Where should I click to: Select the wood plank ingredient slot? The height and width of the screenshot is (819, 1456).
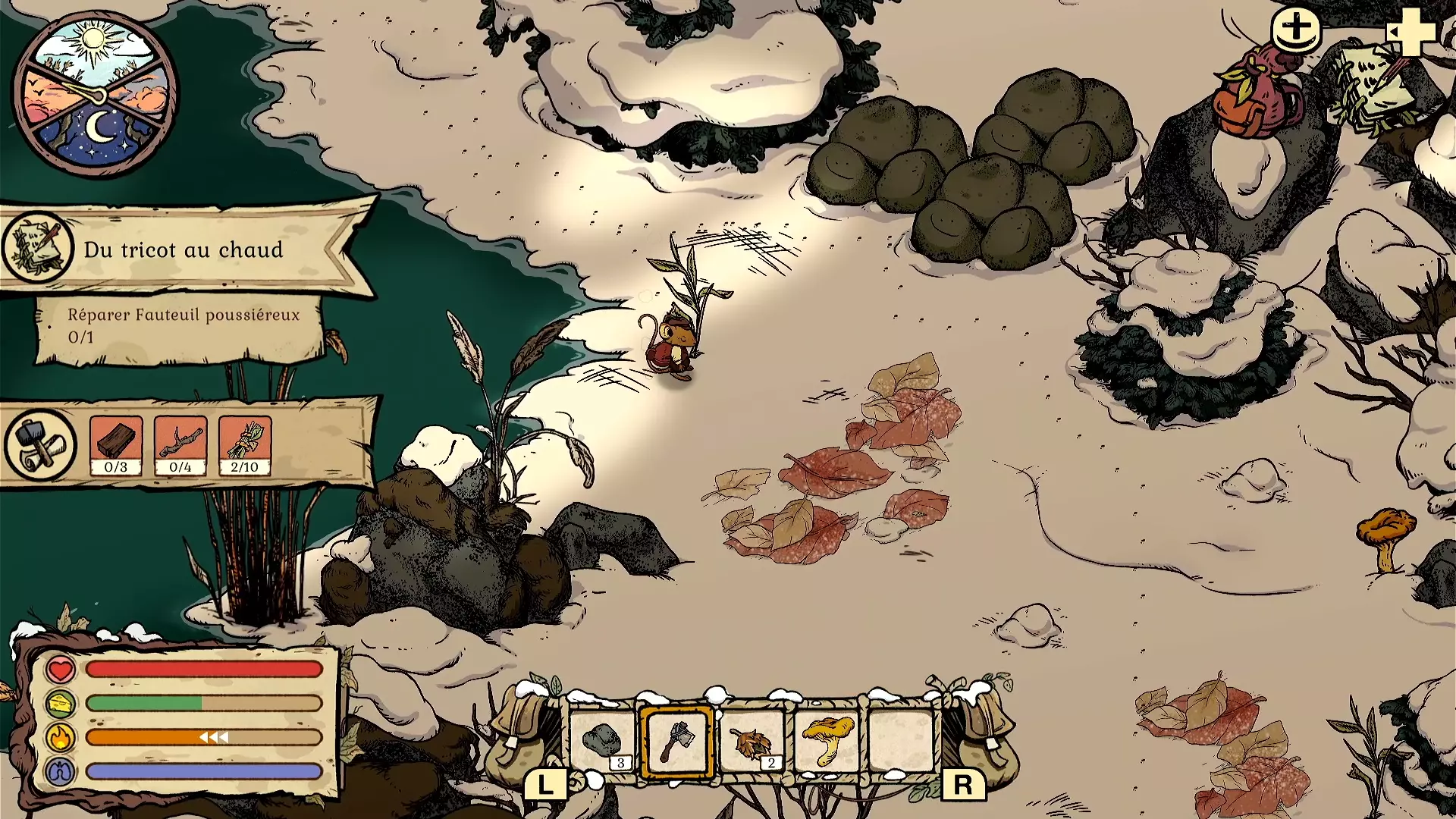(116, 445)
